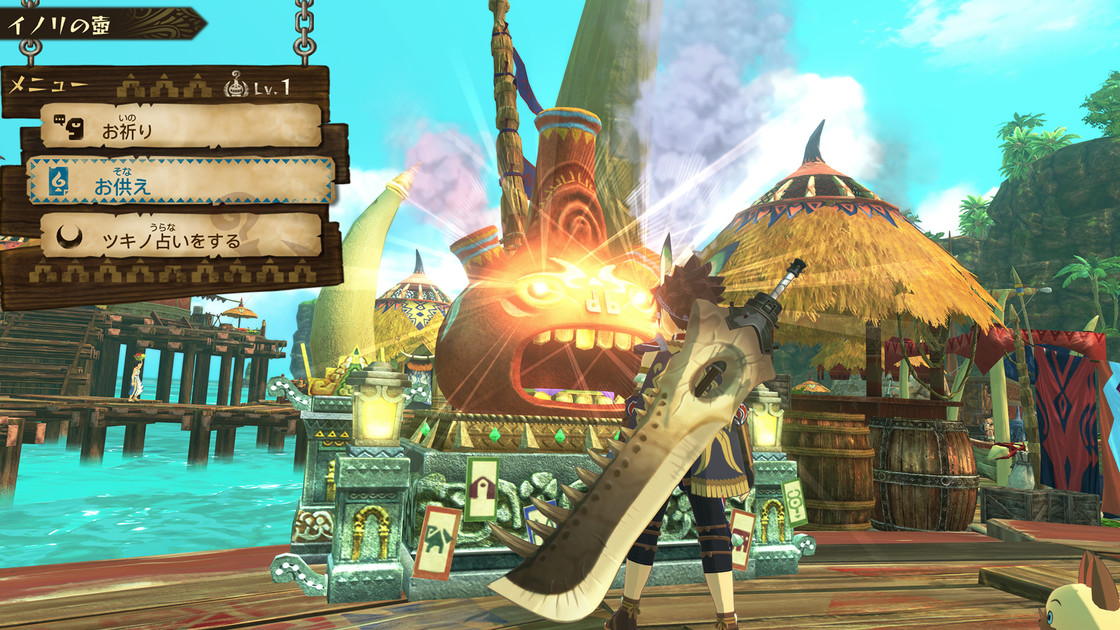This screenshot has height=630, width=1120.
Task: Select the お祈り prayer menu entry
Action: tap(181, 127)
